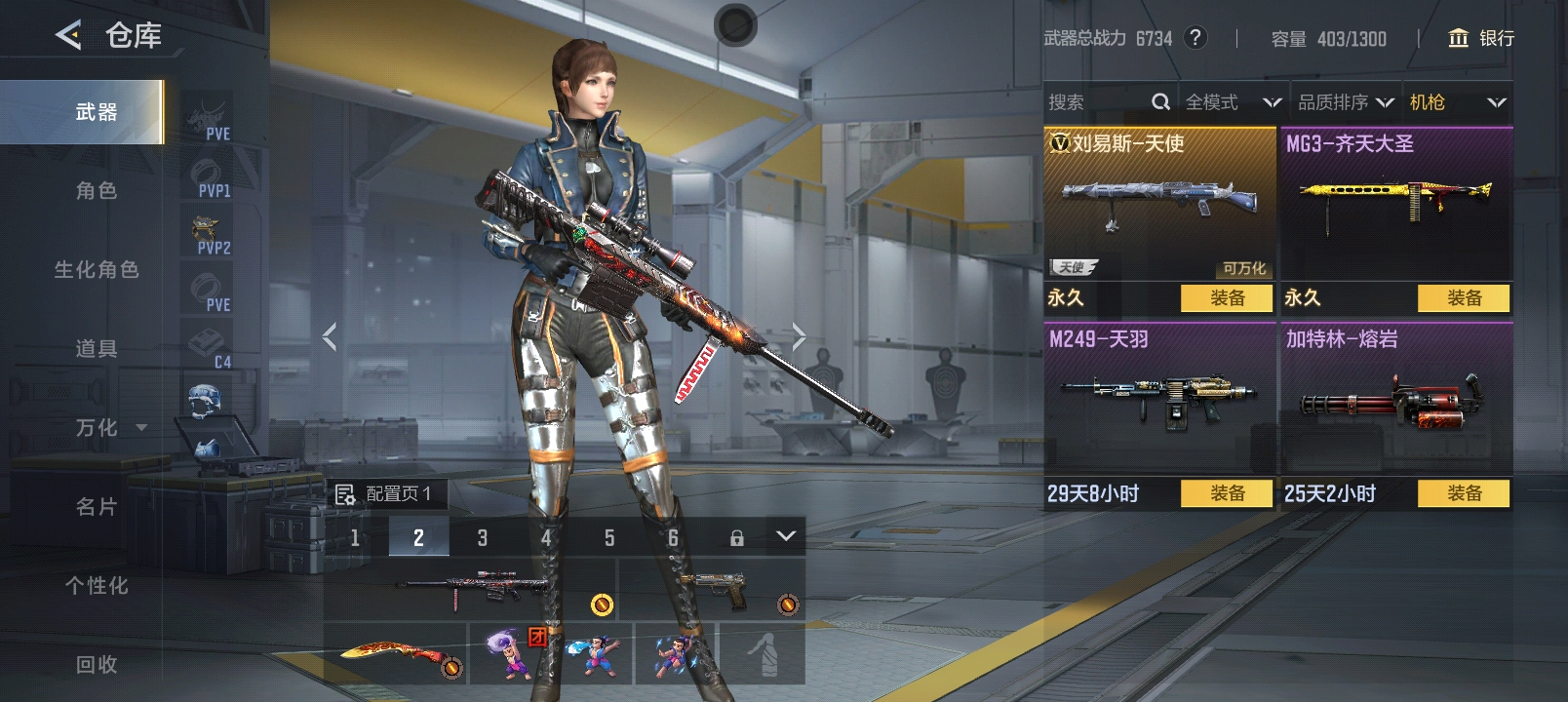Expand the 万化 menu entry
Image resolution: width=1568 pixels, height=702 pixels.
click(x=109, y=428)
